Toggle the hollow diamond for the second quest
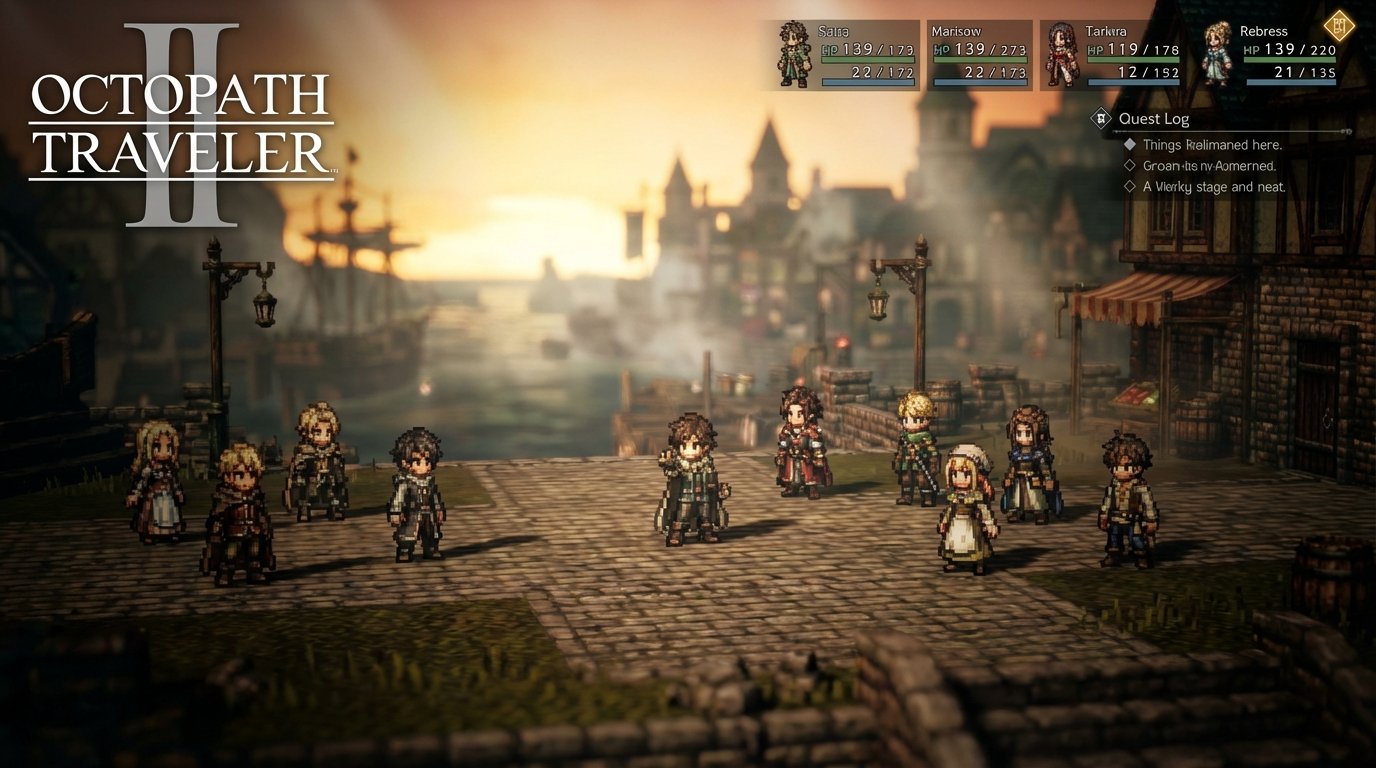Screen dimensions: 1376x768 coord(1129,165)
